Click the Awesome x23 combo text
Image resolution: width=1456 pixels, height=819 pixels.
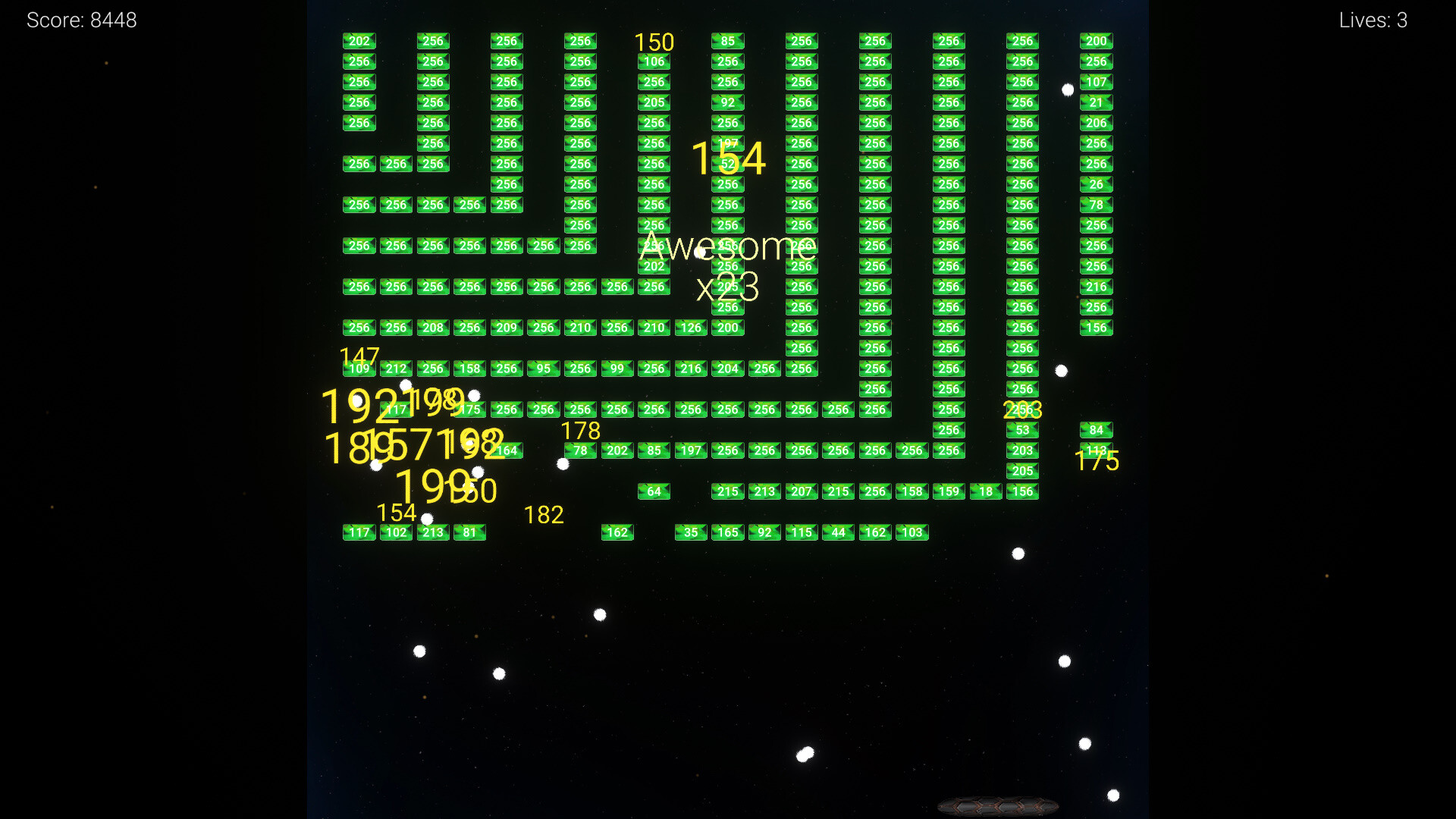729,264
